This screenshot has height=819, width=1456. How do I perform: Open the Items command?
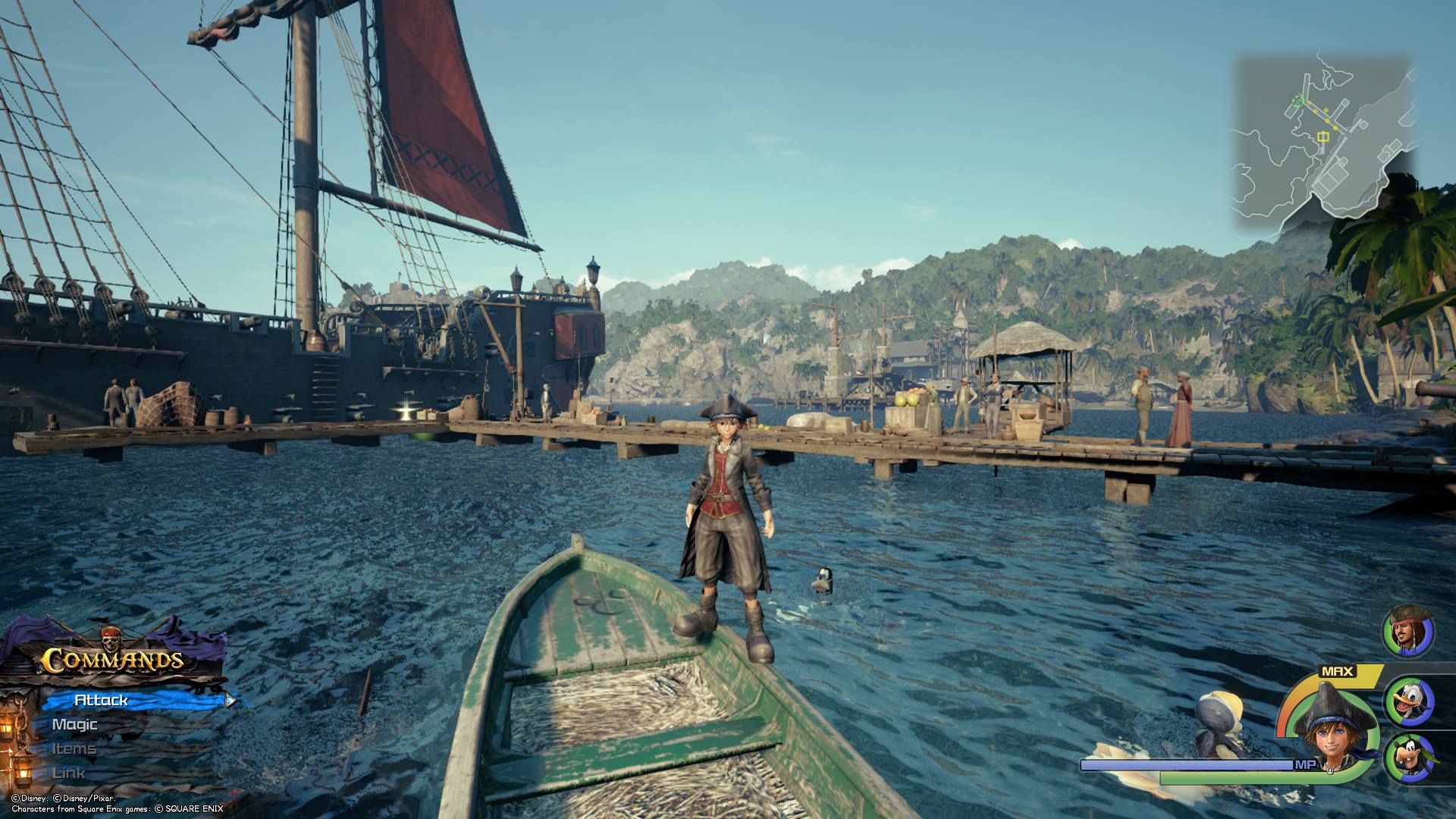pos(74,748)
